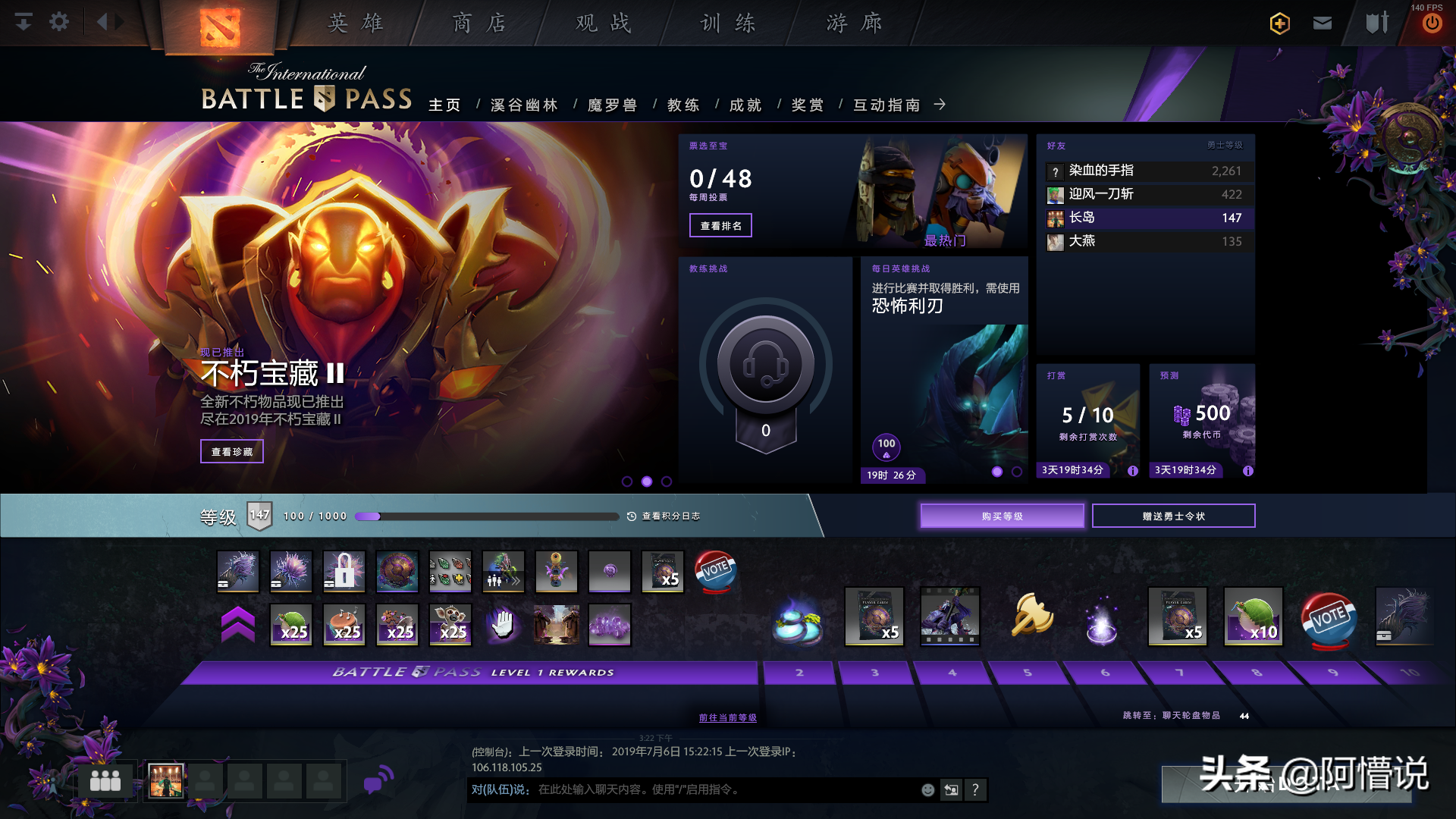Open the emoticon smiley picker in chat
This screenshot has height=819, width=1456.
(x=927, y=790)
